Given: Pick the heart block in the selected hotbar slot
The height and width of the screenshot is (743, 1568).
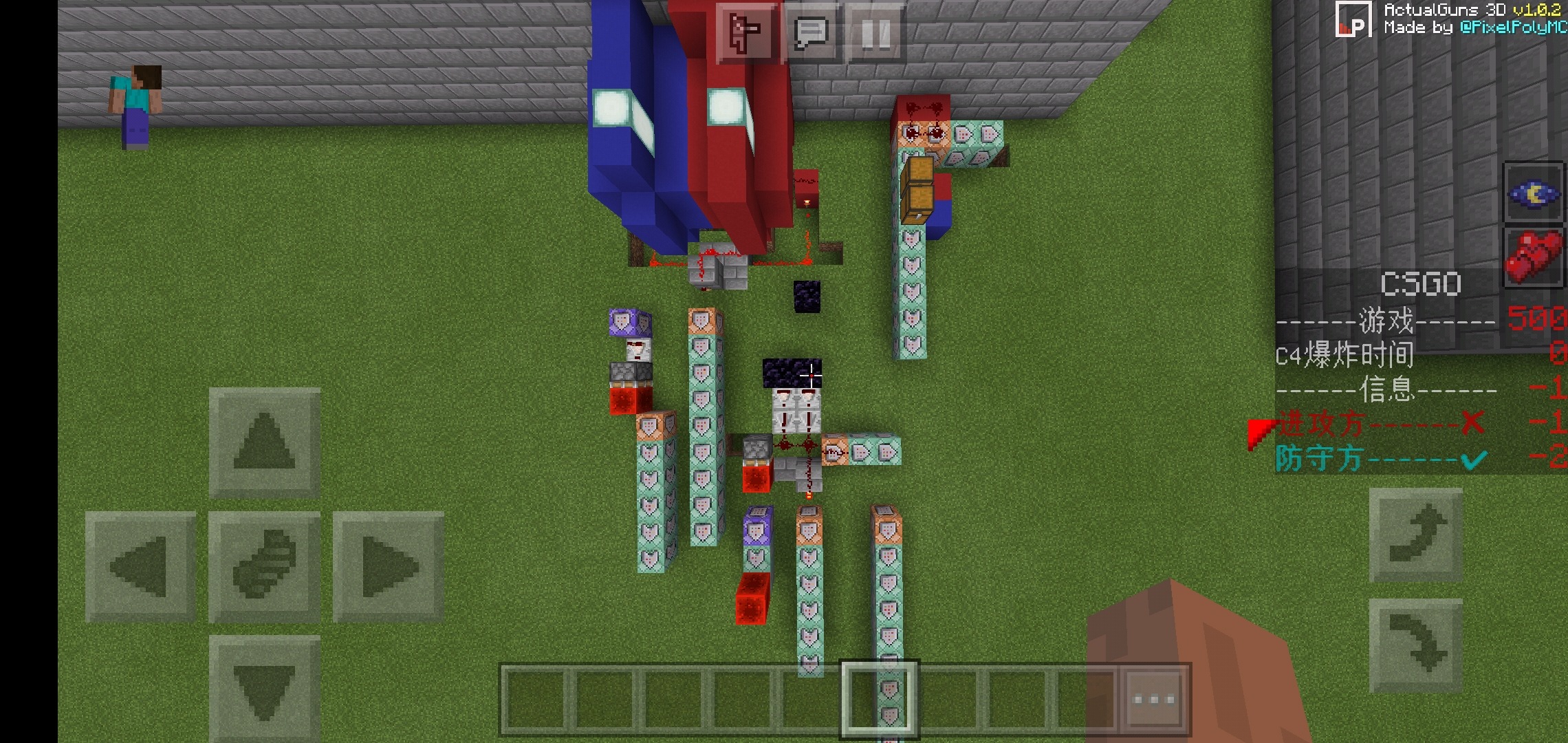Looking at the screenshot, I should click(881, 697).
